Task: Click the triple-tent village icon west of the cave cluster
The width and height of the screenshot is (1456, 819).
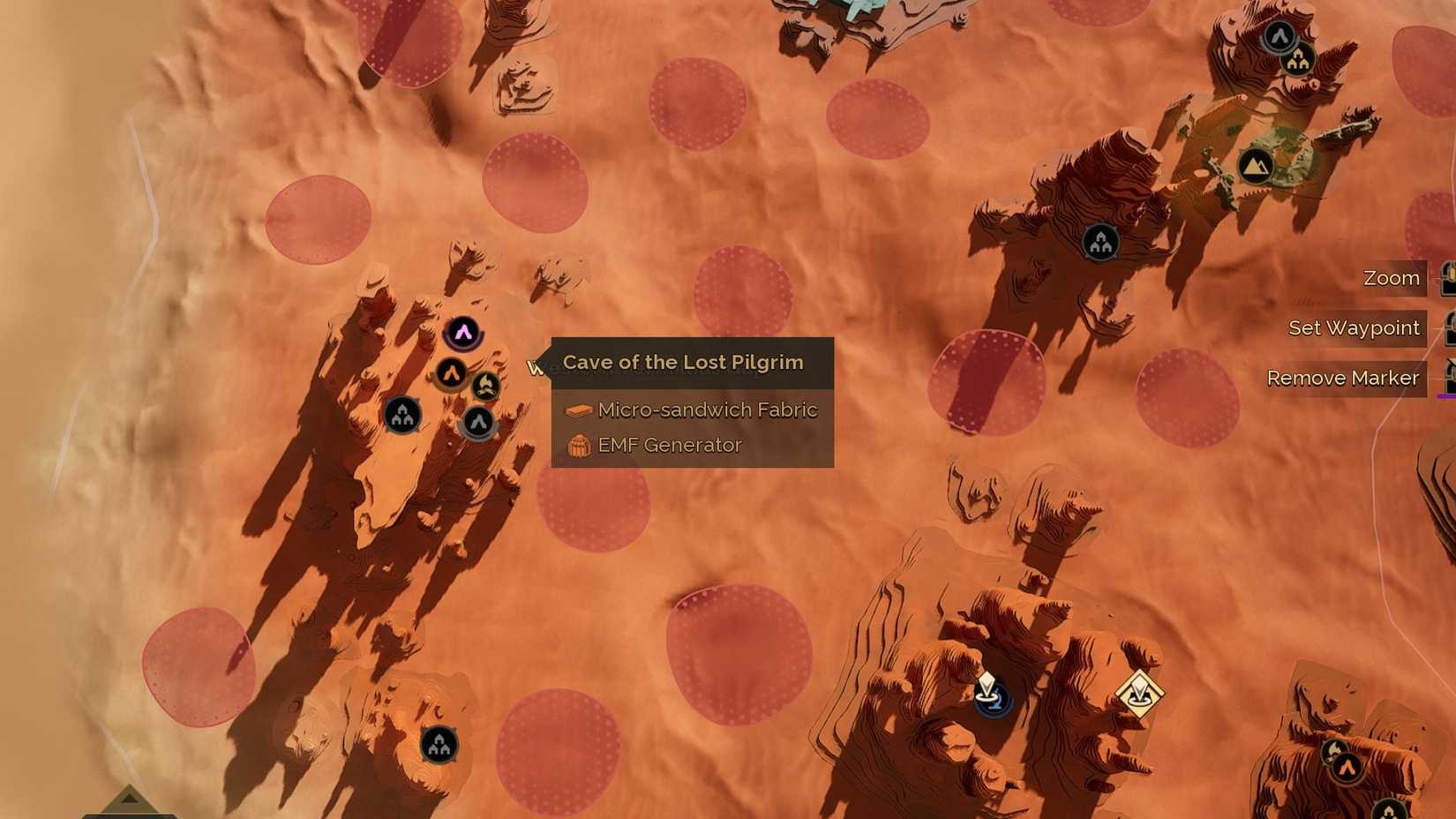Action: point(402,416)
